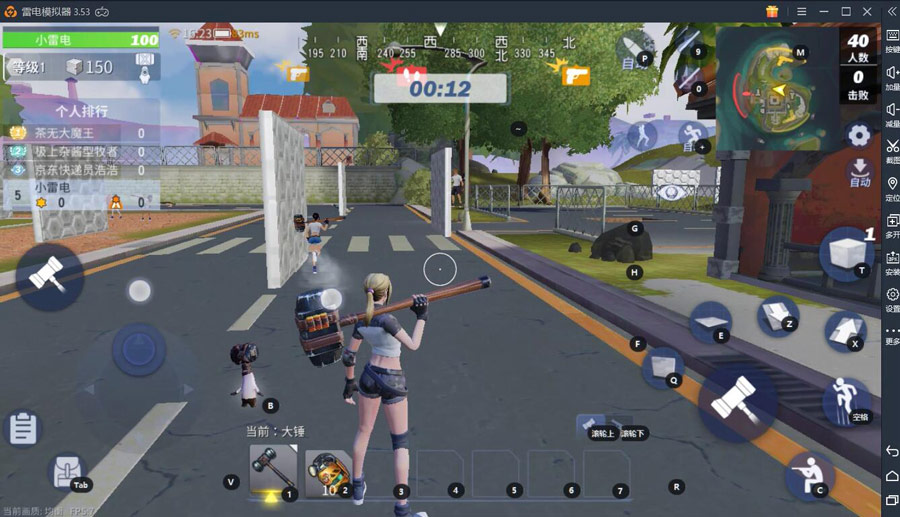The height and width of the screenshot is (517, 900).
Task: Build a flat floor piece
Action: pyautogui.click(x=710, y=321)
